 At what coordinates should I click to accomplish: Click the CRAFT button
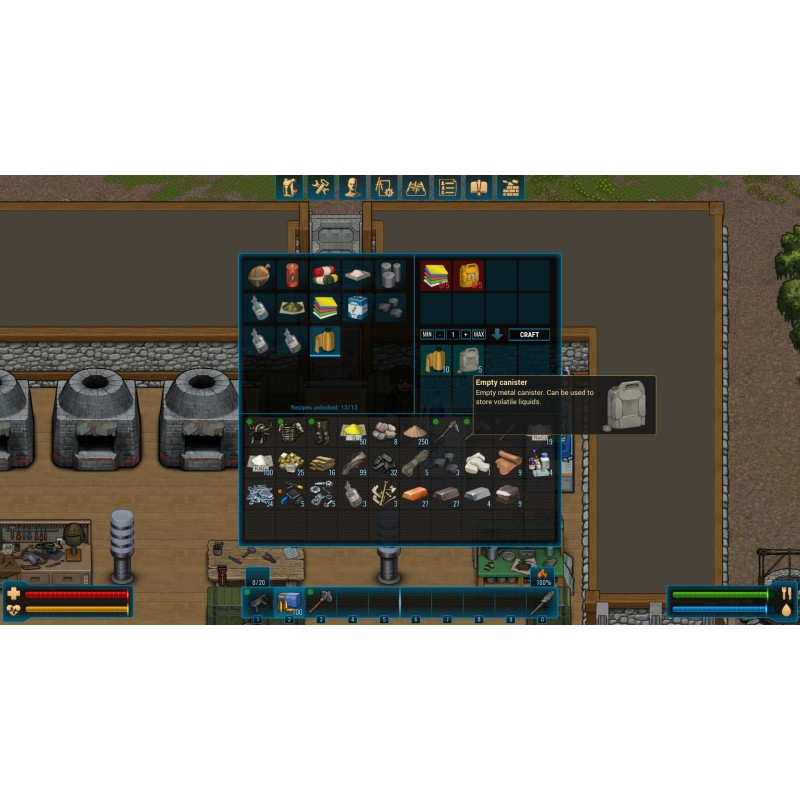[529, 334]
